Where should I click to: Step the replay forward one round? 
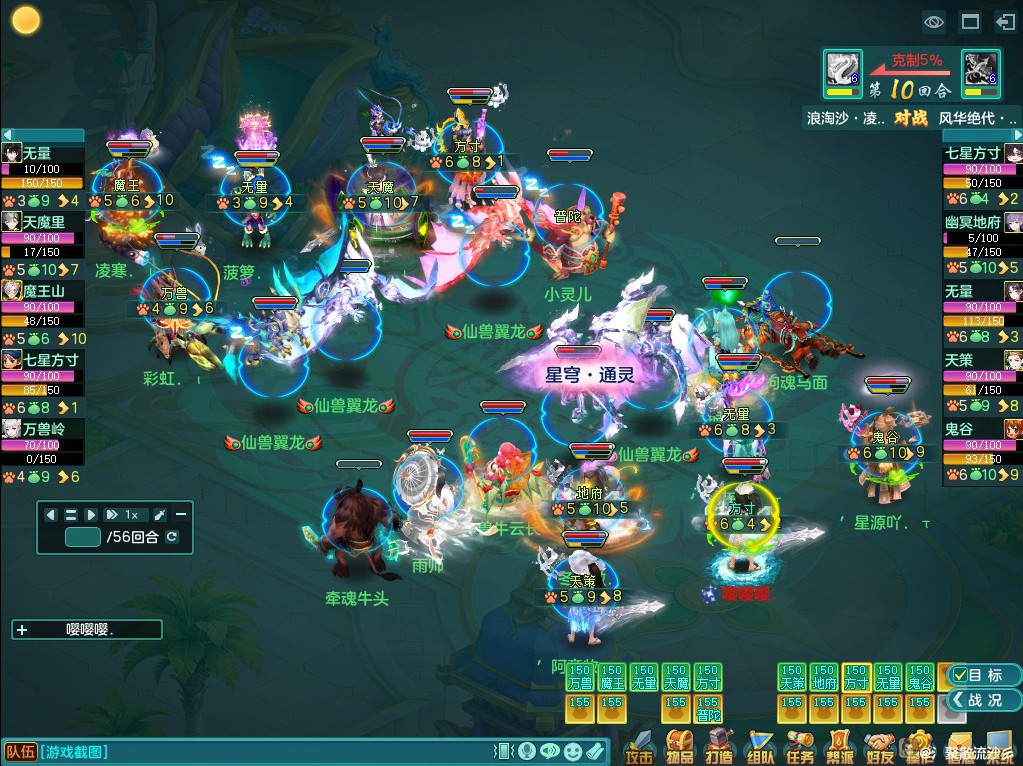point(91,514)
